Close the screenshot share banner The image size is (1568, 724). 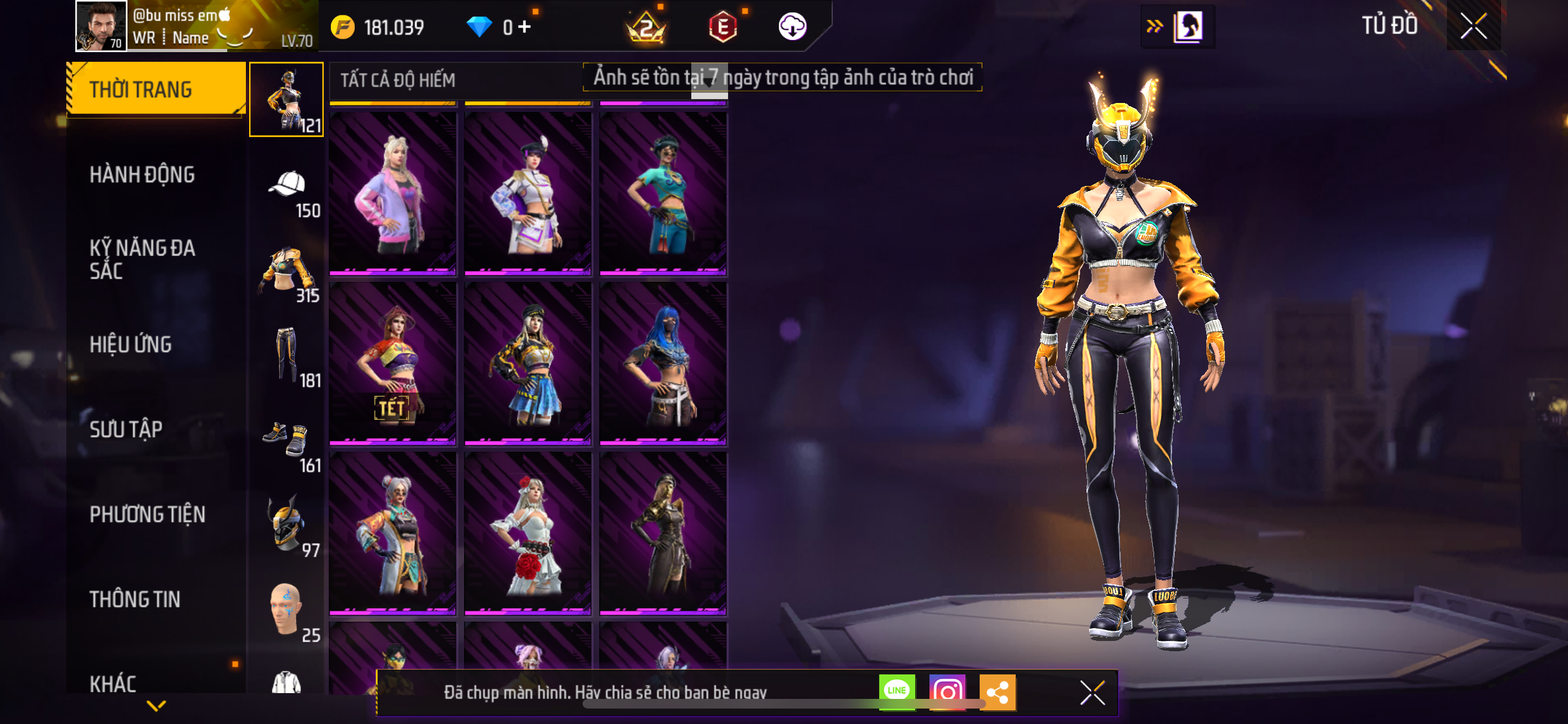click(1092, 692)
